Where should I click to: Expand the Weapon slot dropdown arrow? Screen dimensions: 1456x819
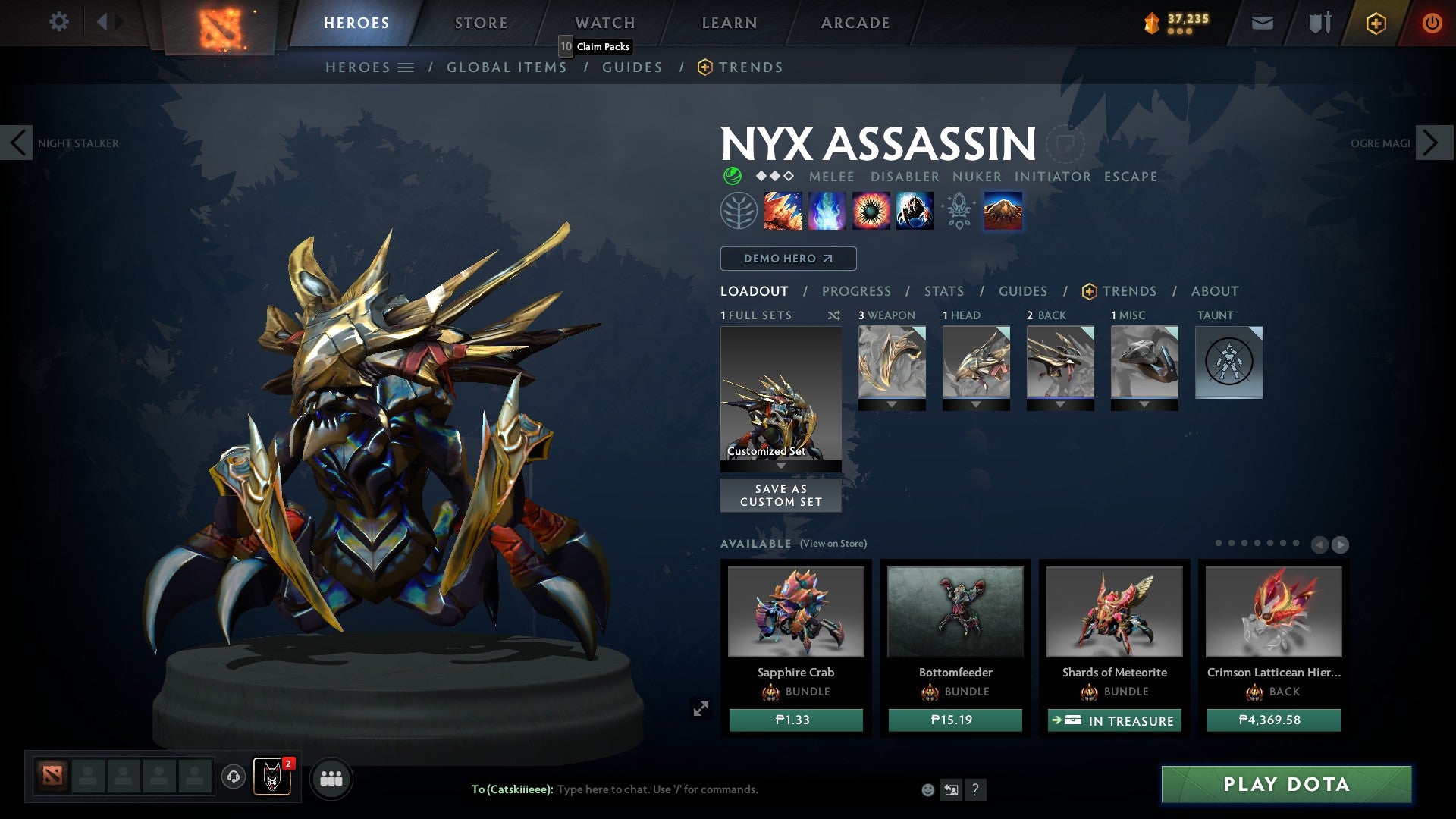click(892, 404)
